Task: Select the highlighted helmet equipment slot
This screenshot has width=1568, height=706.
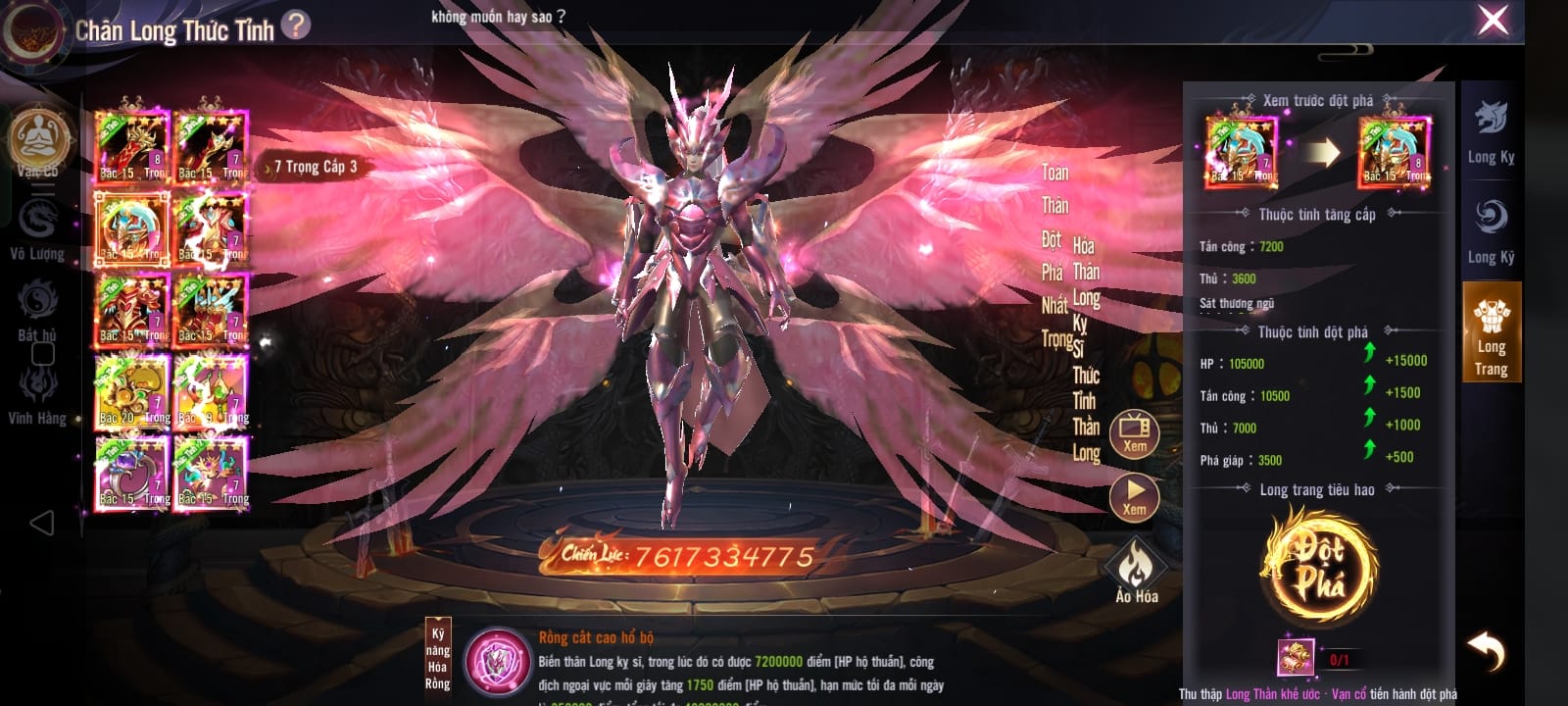Action: tap(131, 228)
